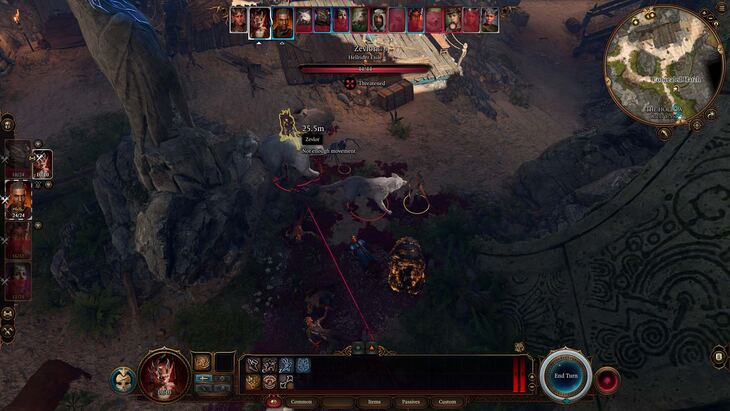Image resolution: width=730 pixels, height=411 pixels.
Task: Switch to the Items hotbar tab
Action: [x=374, y=402]
